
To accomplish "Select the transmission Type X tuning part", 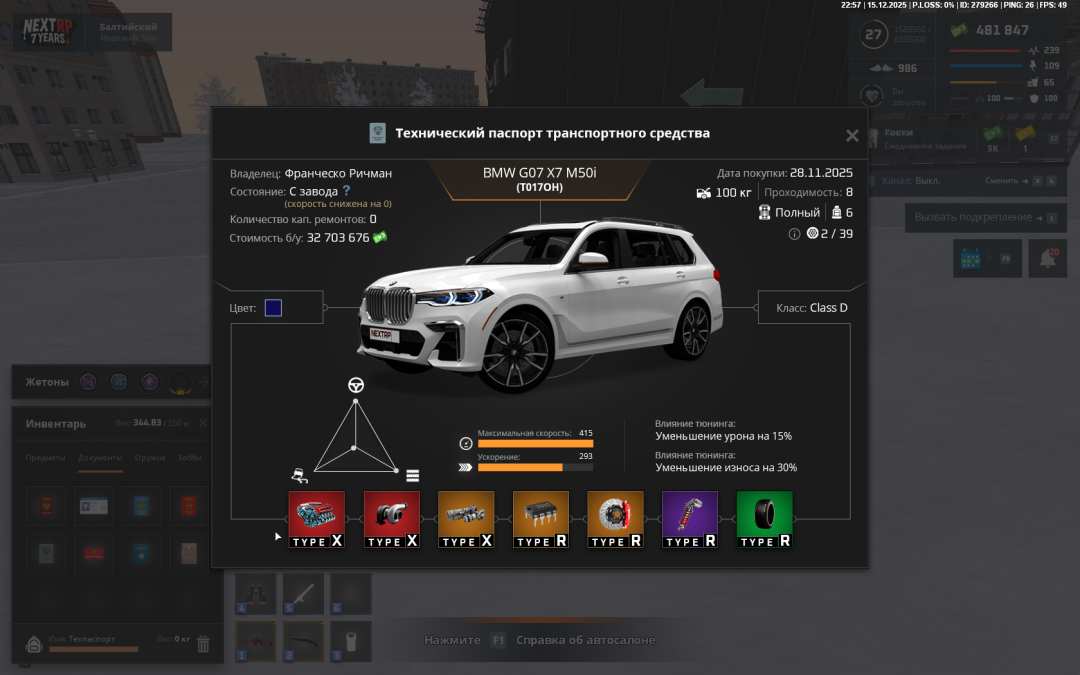I will coord(466,519).
